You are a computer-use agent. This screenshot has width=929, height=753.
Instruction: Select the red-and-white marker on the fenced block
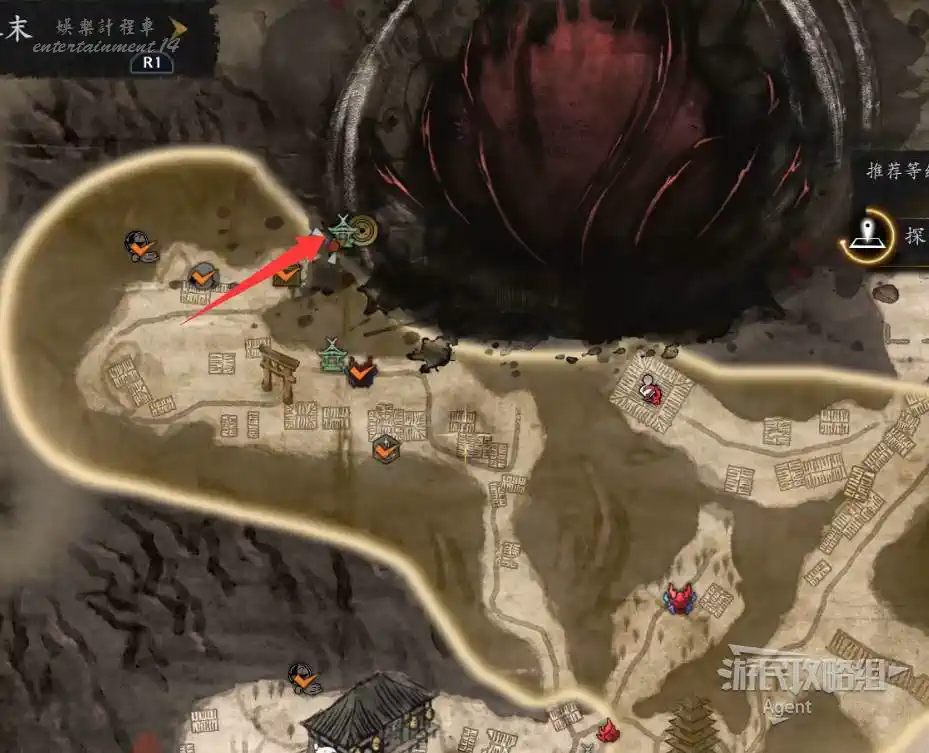click(651, 389)
